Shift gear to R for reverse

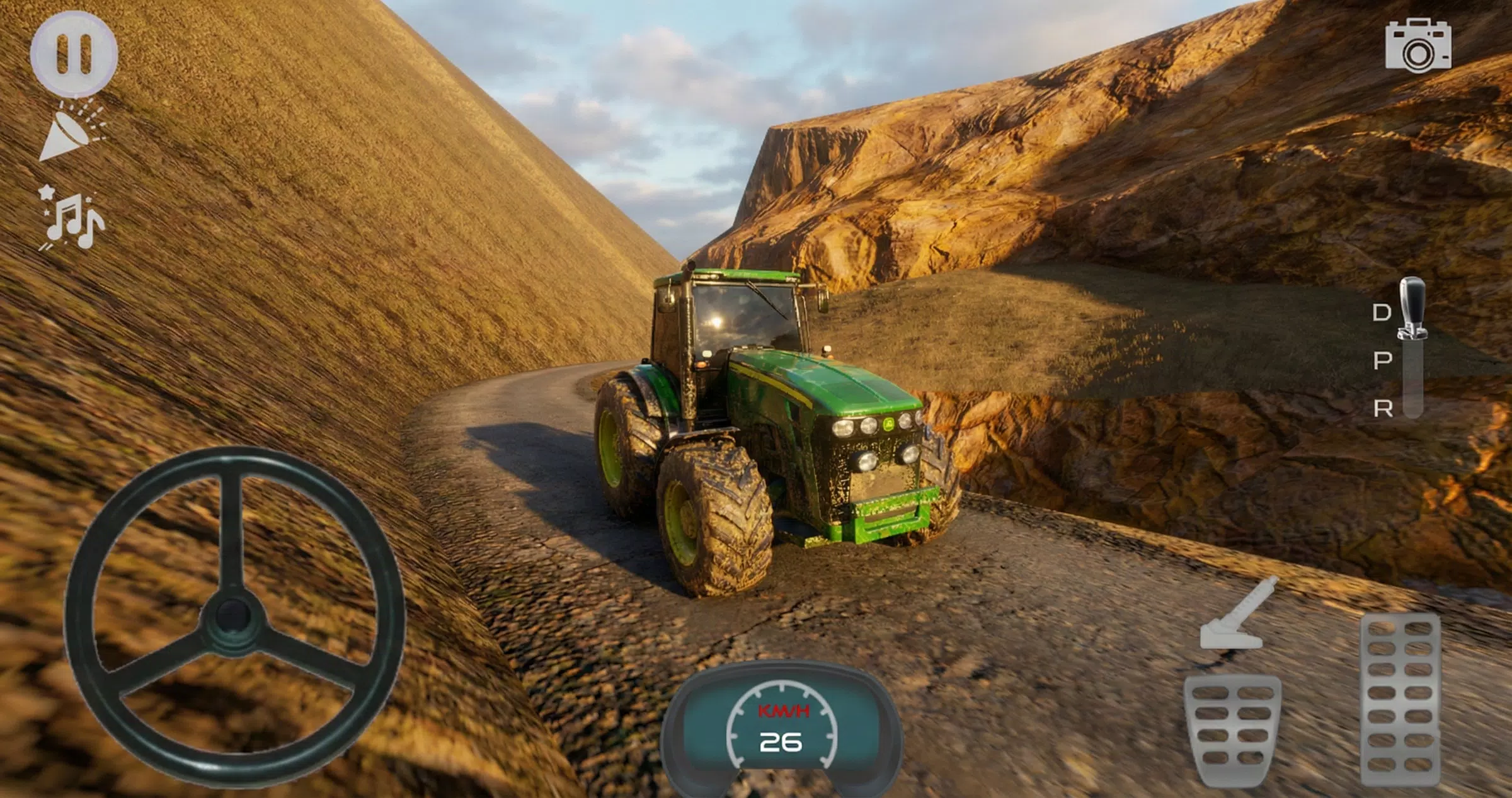point(1383,409)
